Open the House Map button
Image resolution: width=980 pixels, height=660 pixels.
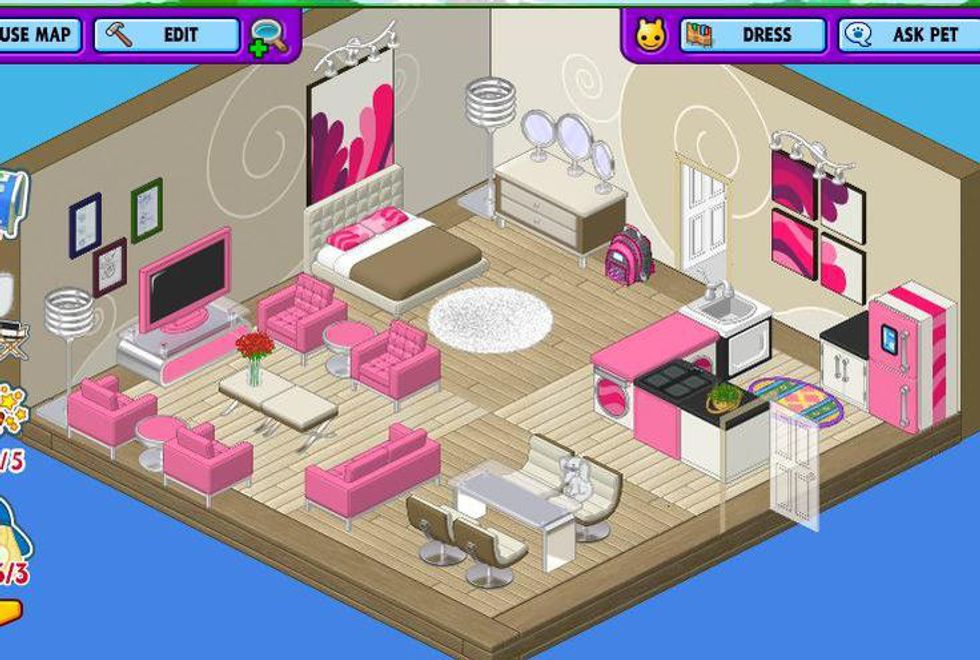38,35
